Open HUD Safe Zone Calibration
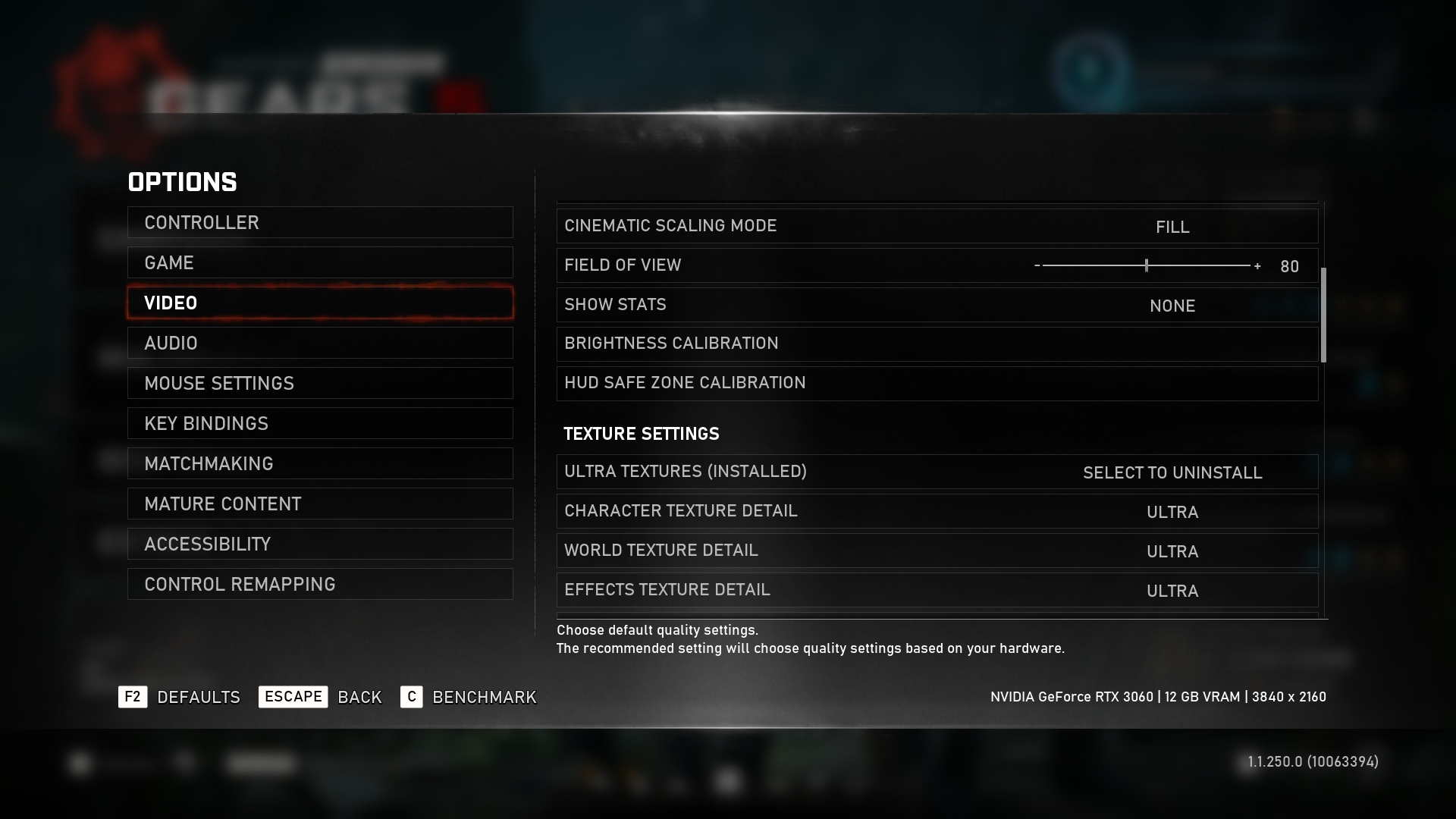Image resolution: width=1456 pixels, height=819 pixels. coord(937,383)
